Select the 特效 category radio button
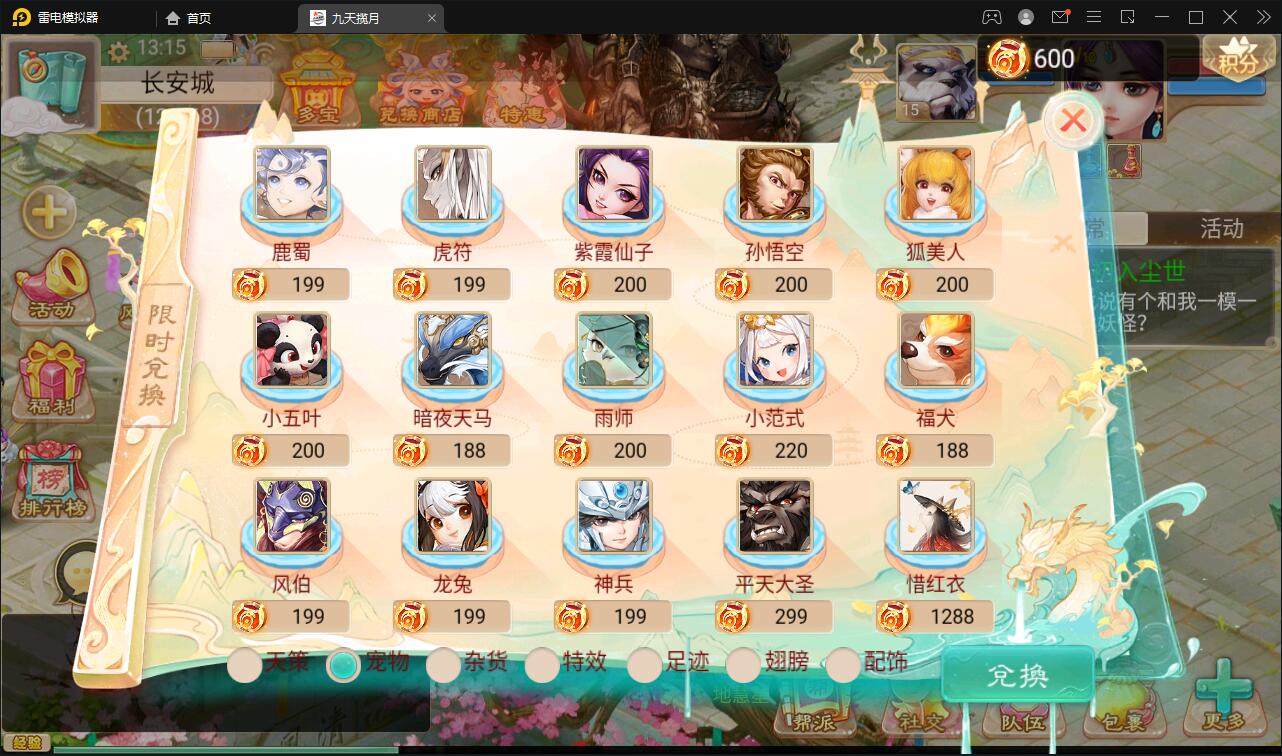 pyautogui.click(x=544, y=664)
